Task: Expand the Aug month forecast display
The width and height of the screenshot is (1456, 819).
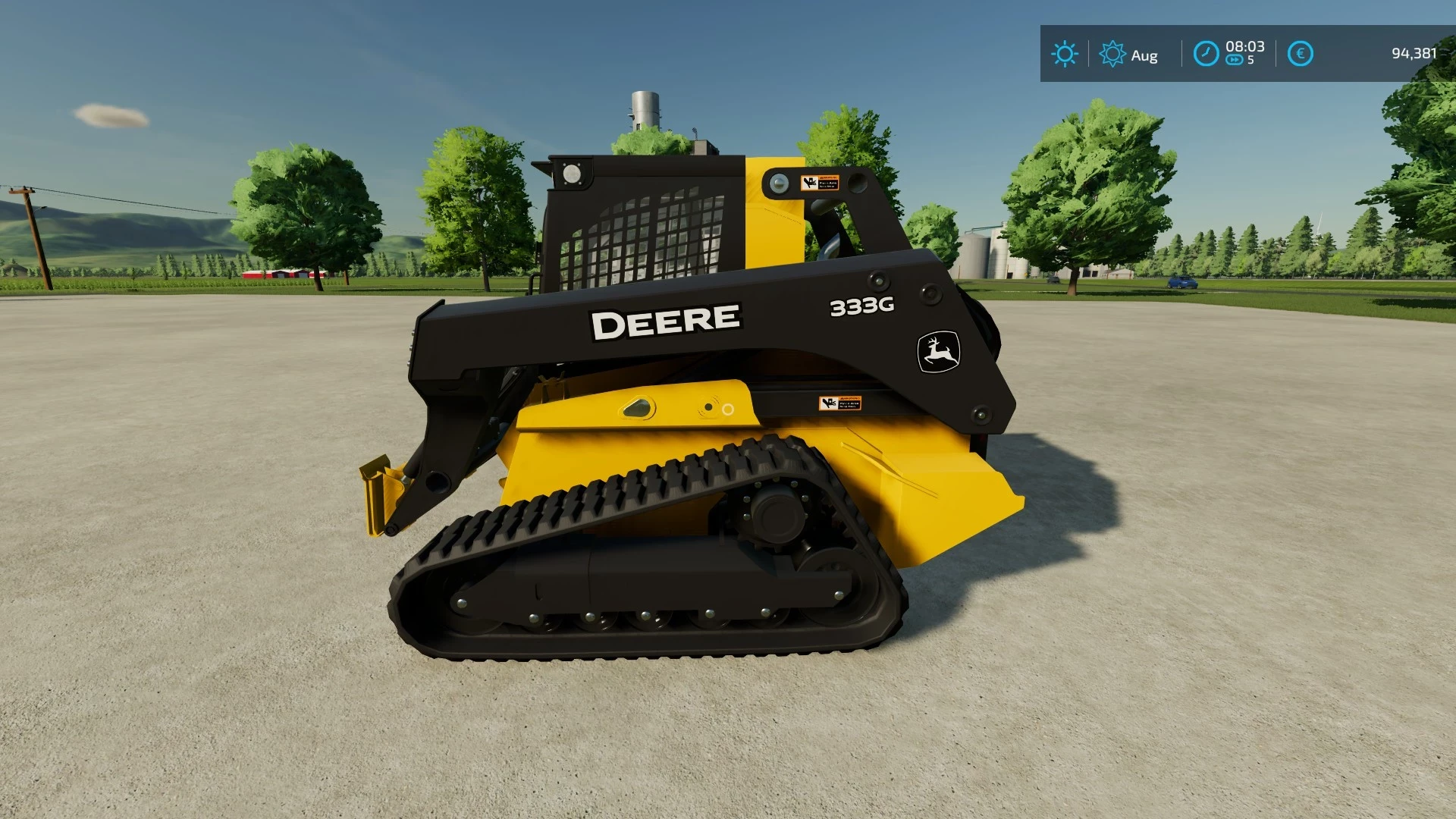Action: (1144, 55)
